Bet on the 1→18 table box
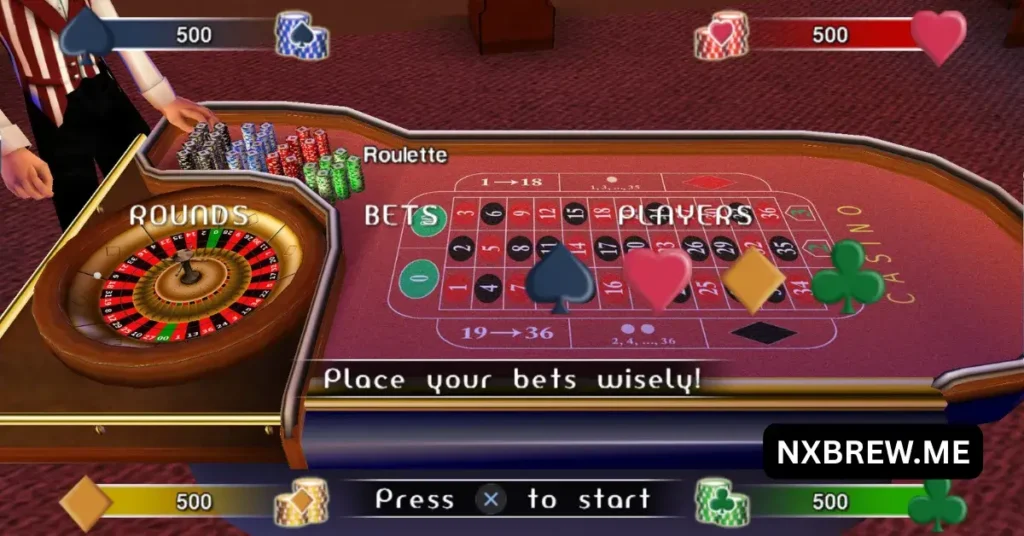This screenshot has height=536, width=1024. pos(506,182)
